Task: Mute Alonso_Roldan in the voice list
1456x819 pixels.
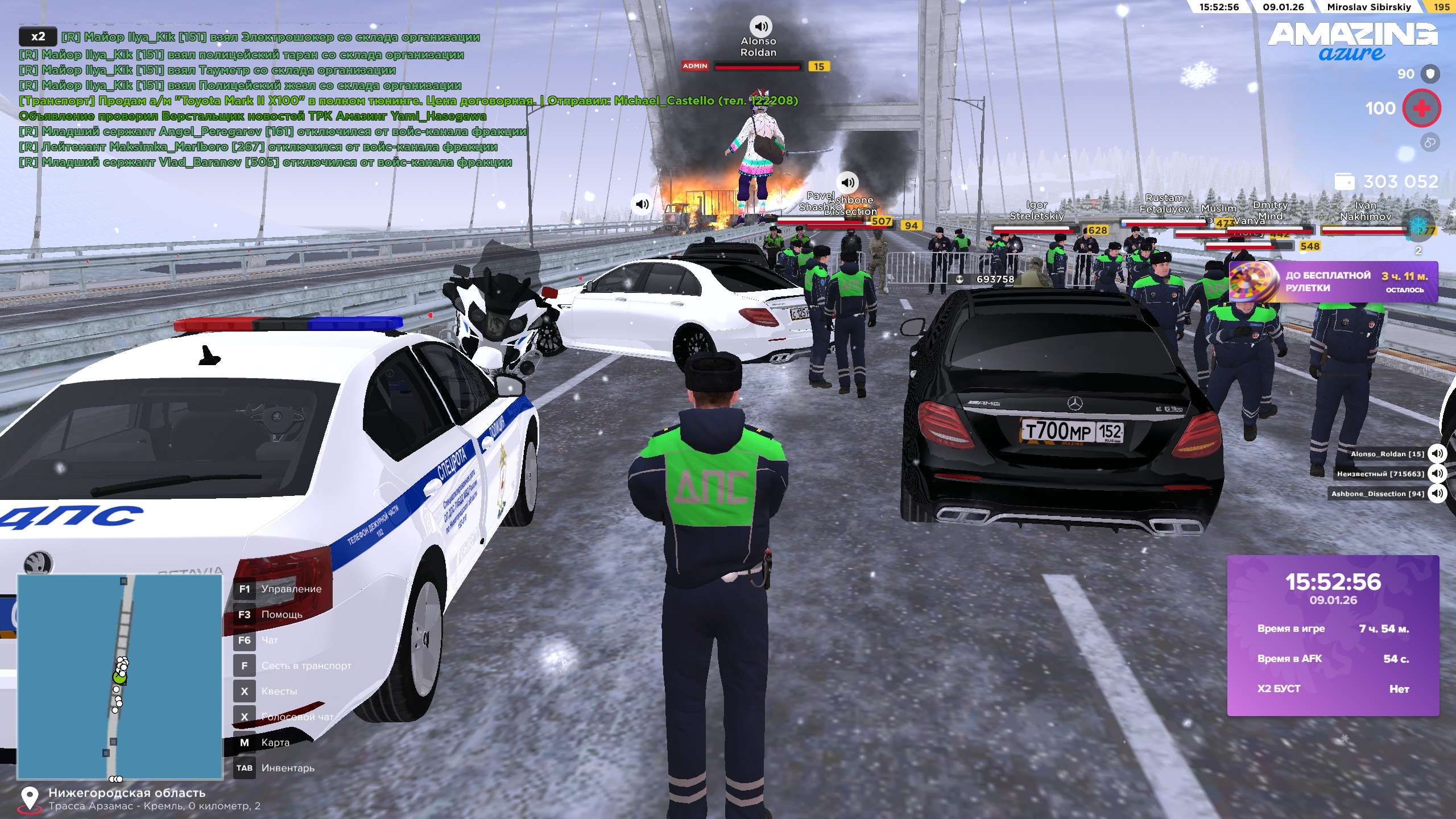Action: (x=1437, y=453)
